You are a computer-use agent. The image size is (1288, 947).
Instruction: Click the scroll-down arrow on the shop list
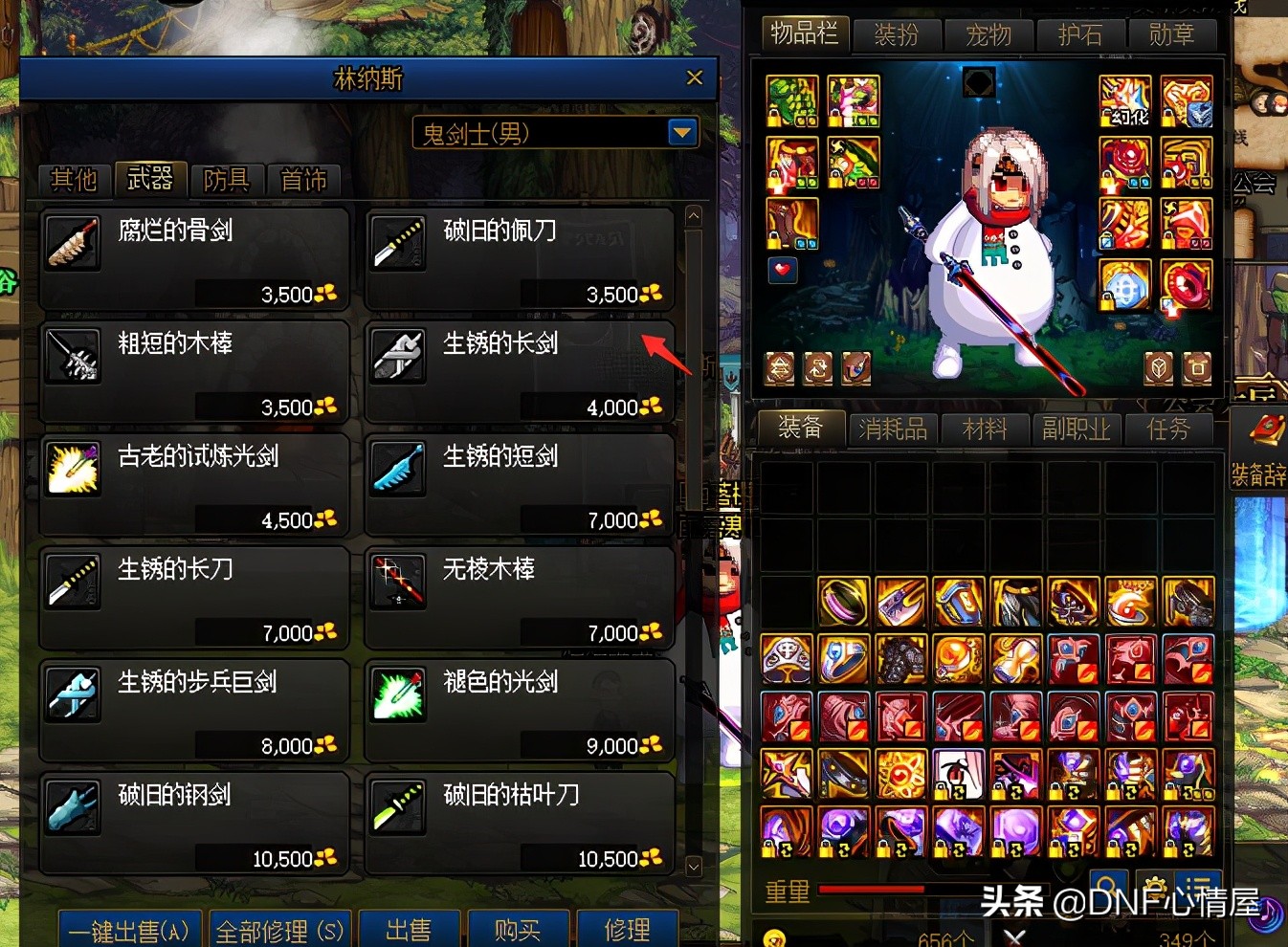pos(692,867)
